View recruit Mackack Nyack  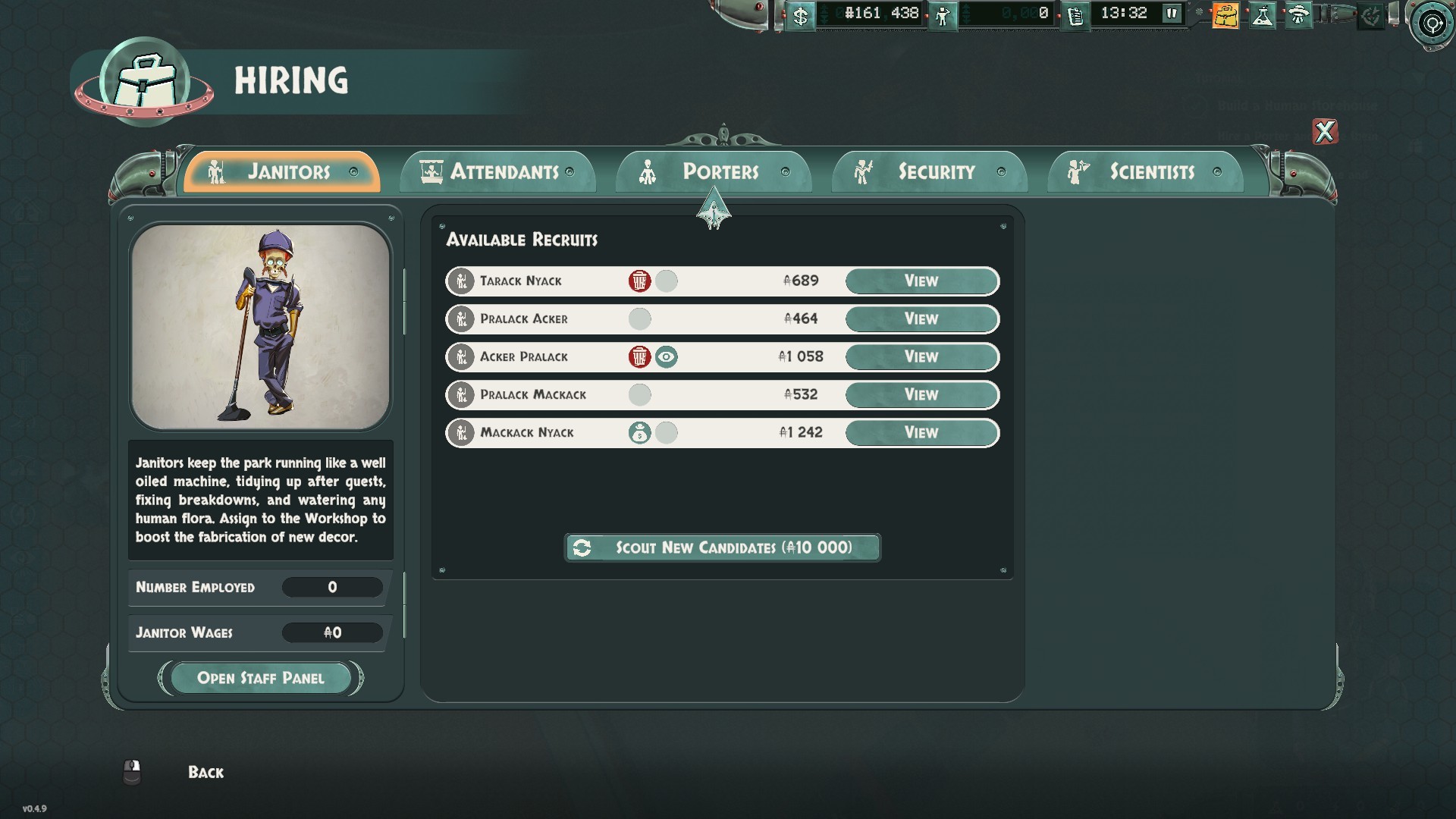click(x=921, y=433)
